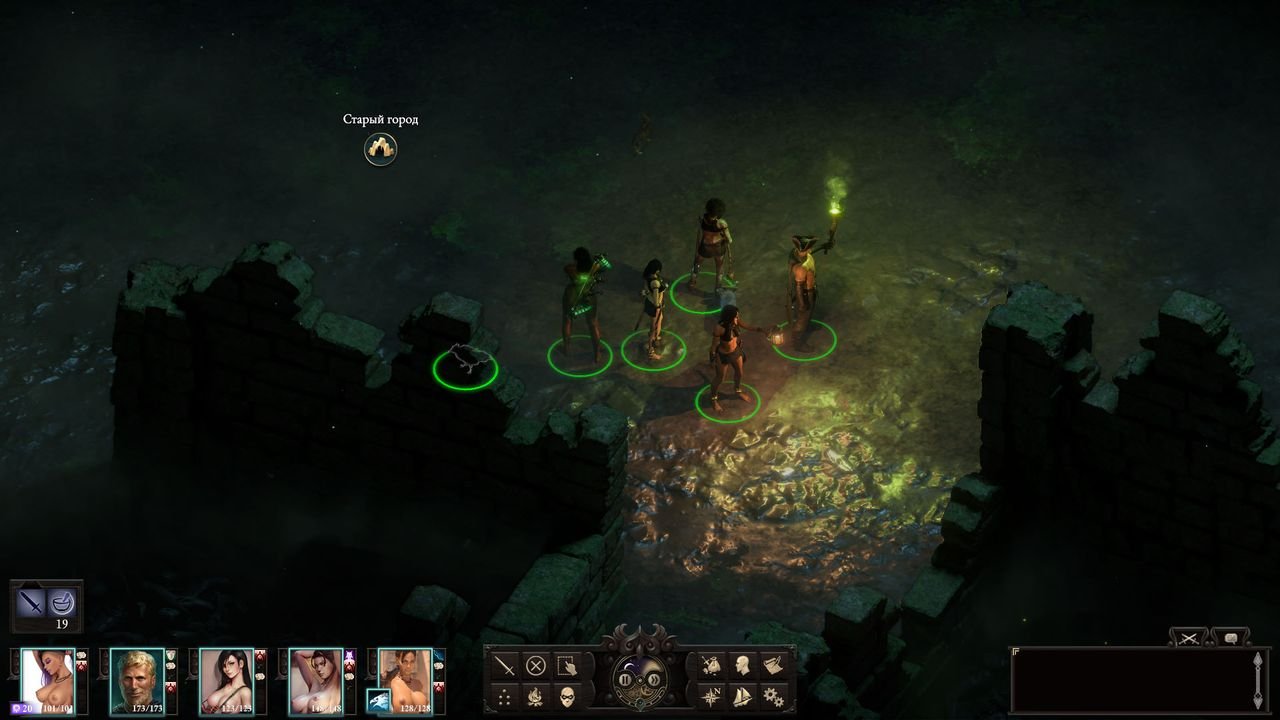Click the Старый город map transition icon
This screenshot has width=1280, height=720.
[380, 149]
